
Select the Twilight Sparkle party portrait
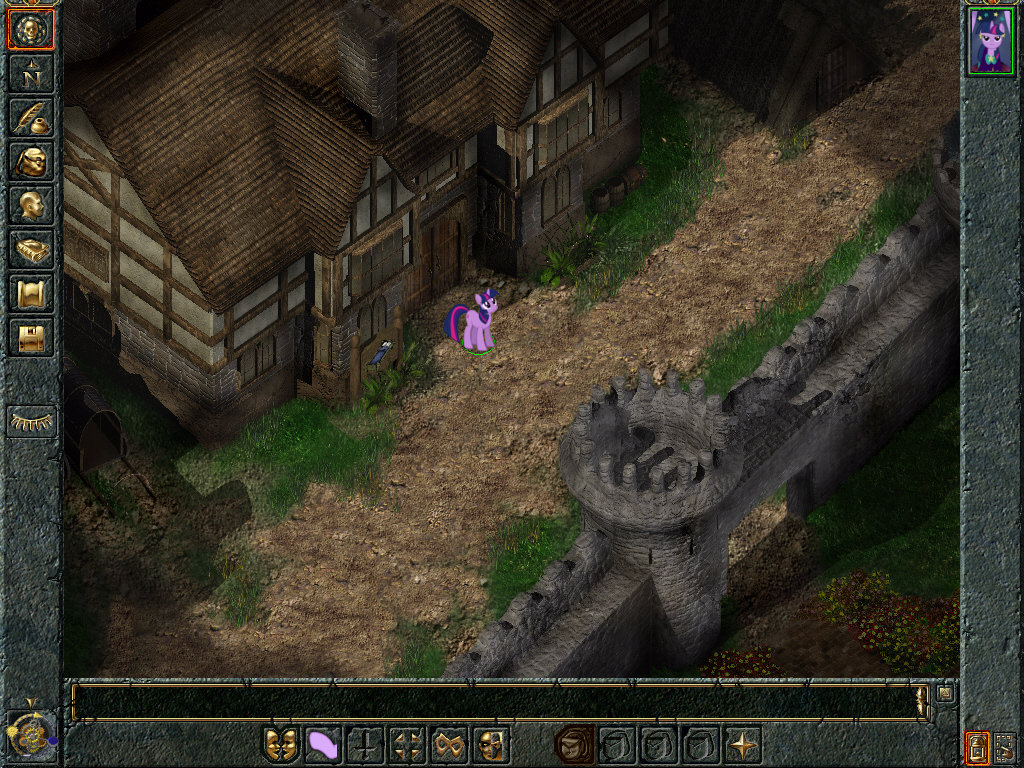click(x=991, y=41)
